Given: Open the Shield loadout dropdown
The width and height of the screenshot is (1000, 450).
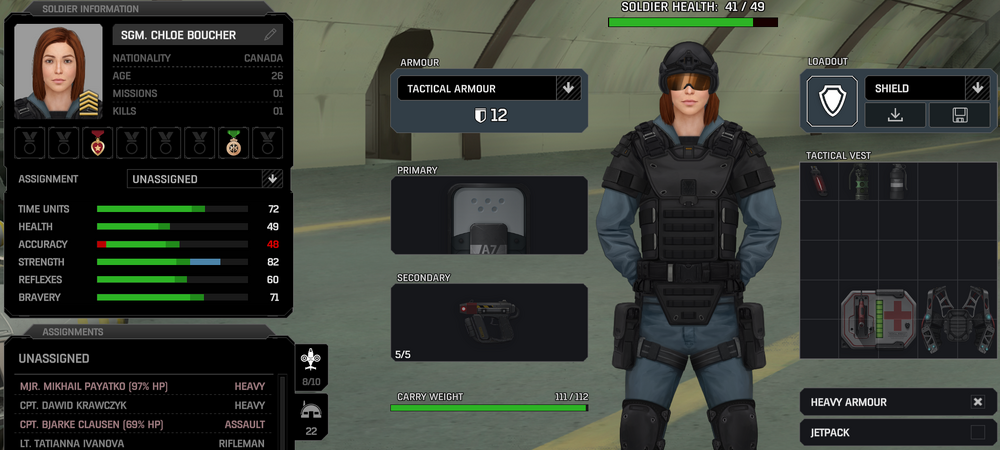Looking at the screenshot, I should tap(976, 88).
